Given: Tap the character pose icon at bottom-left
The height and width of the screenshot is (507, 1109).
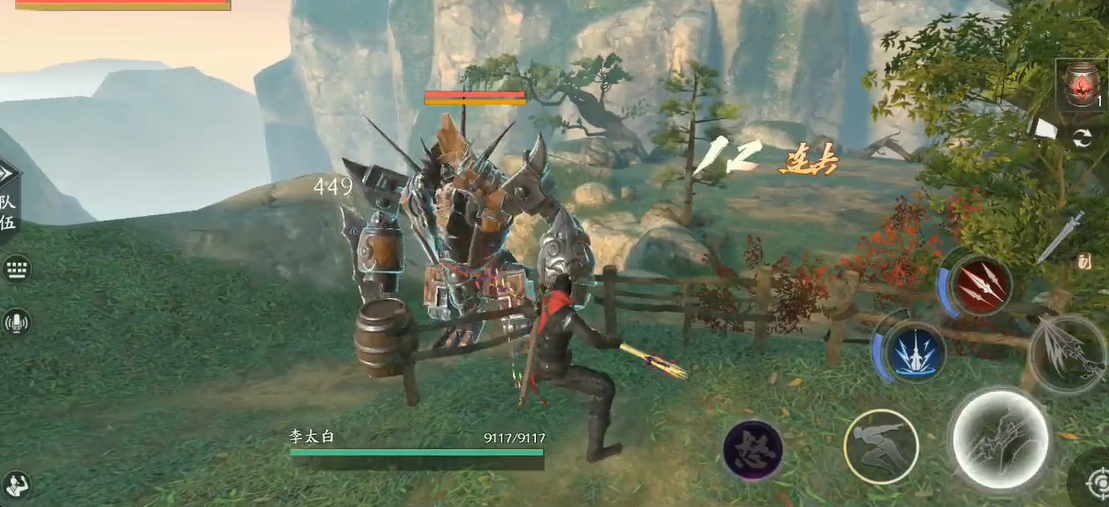Looking at the screenshot, I should tap(15, 485).
